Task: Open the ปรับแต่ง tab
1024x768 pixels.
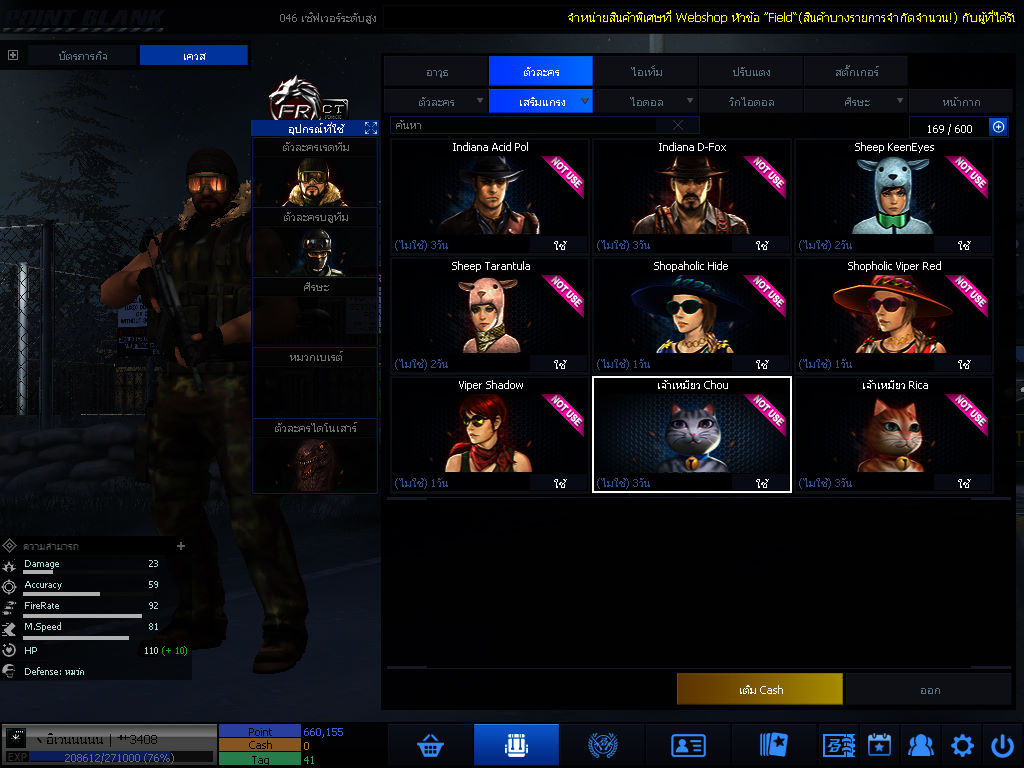Action: [750, 72]
